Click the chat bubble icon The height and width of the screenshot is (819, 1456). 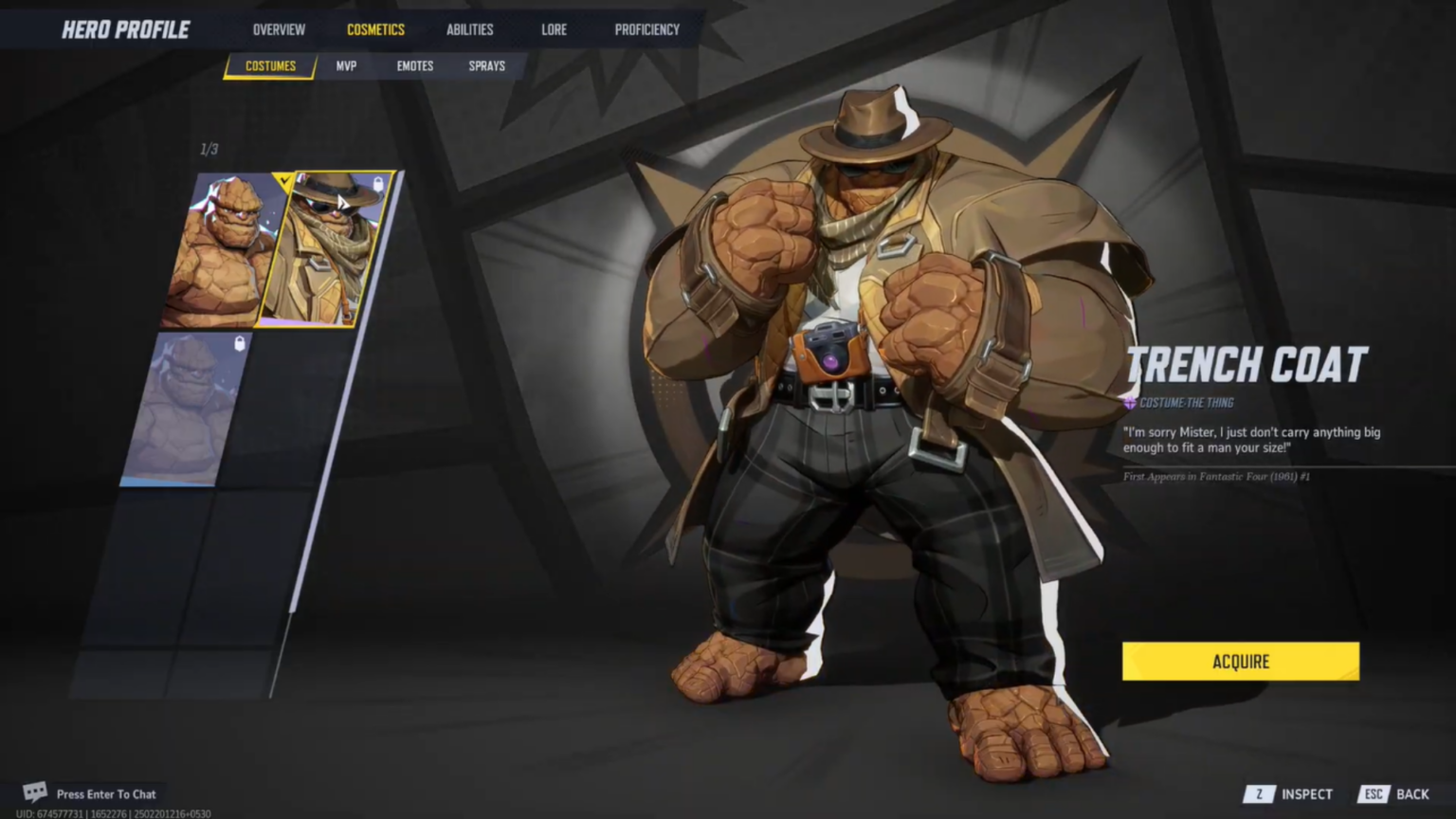[35, 792]
